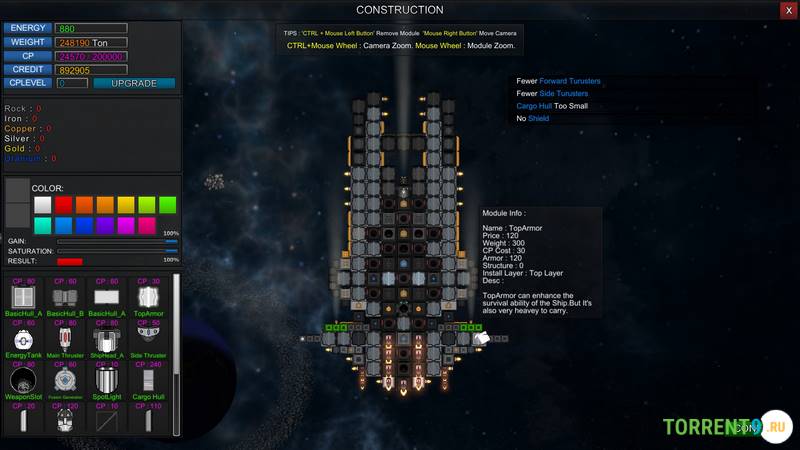Choose the TopArmor module
The image size is (800, 450).
(x=147, y=298)
